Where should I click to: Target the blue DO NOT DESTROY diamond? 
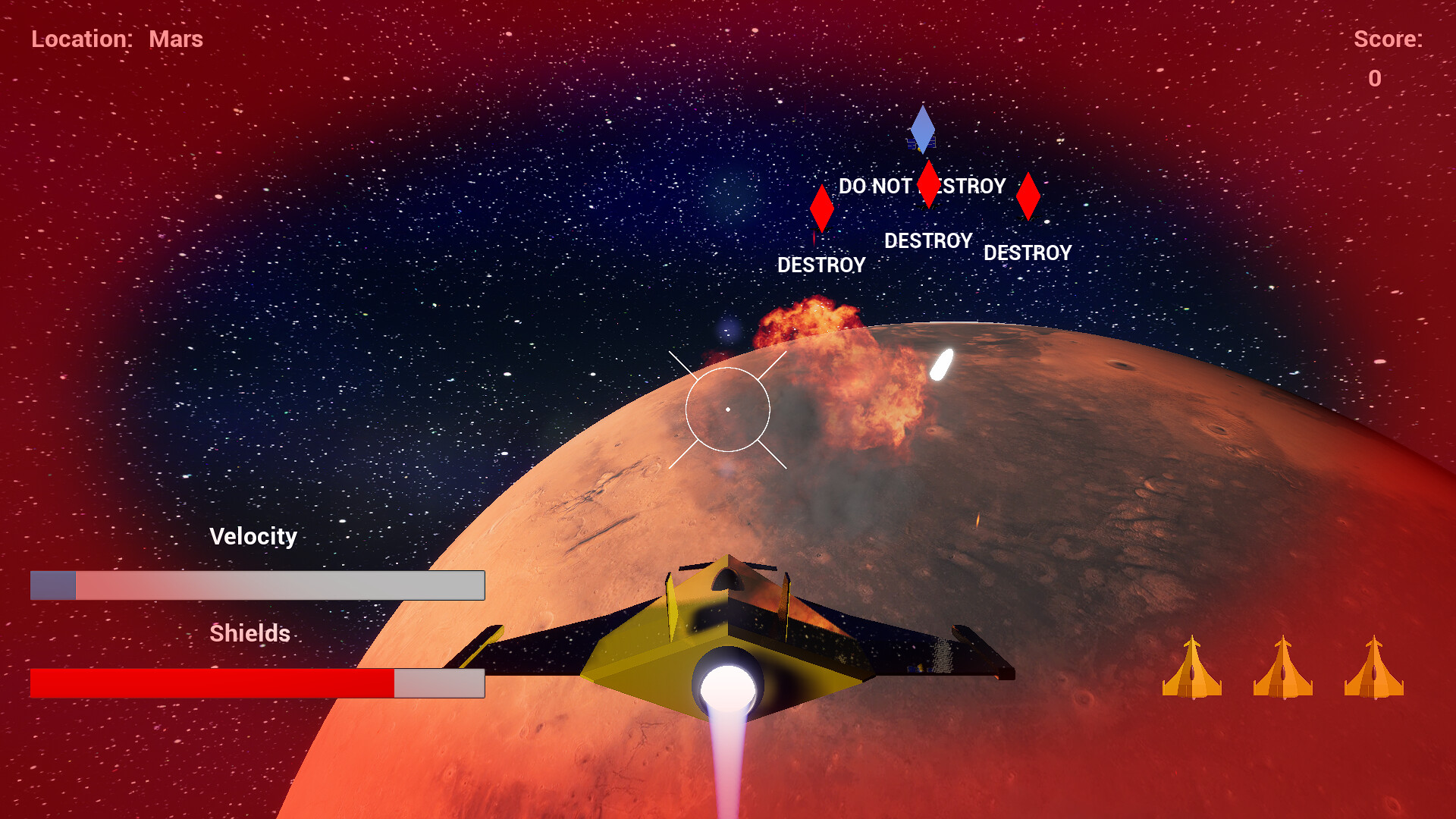pos(923,127)
